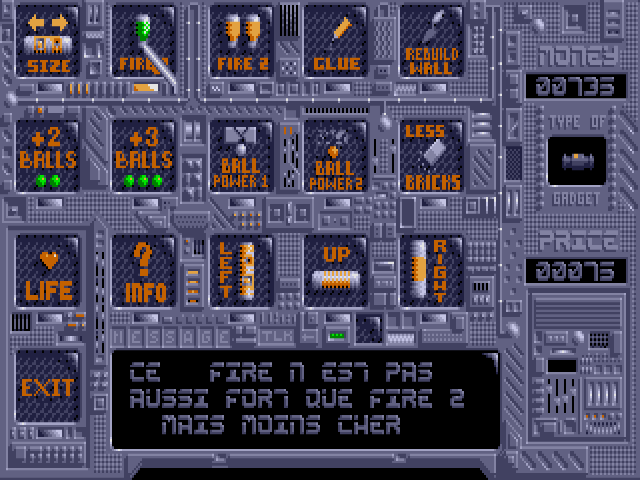
Task: Pick the +3 Balls bonus
Action: (x=144, y=156)
